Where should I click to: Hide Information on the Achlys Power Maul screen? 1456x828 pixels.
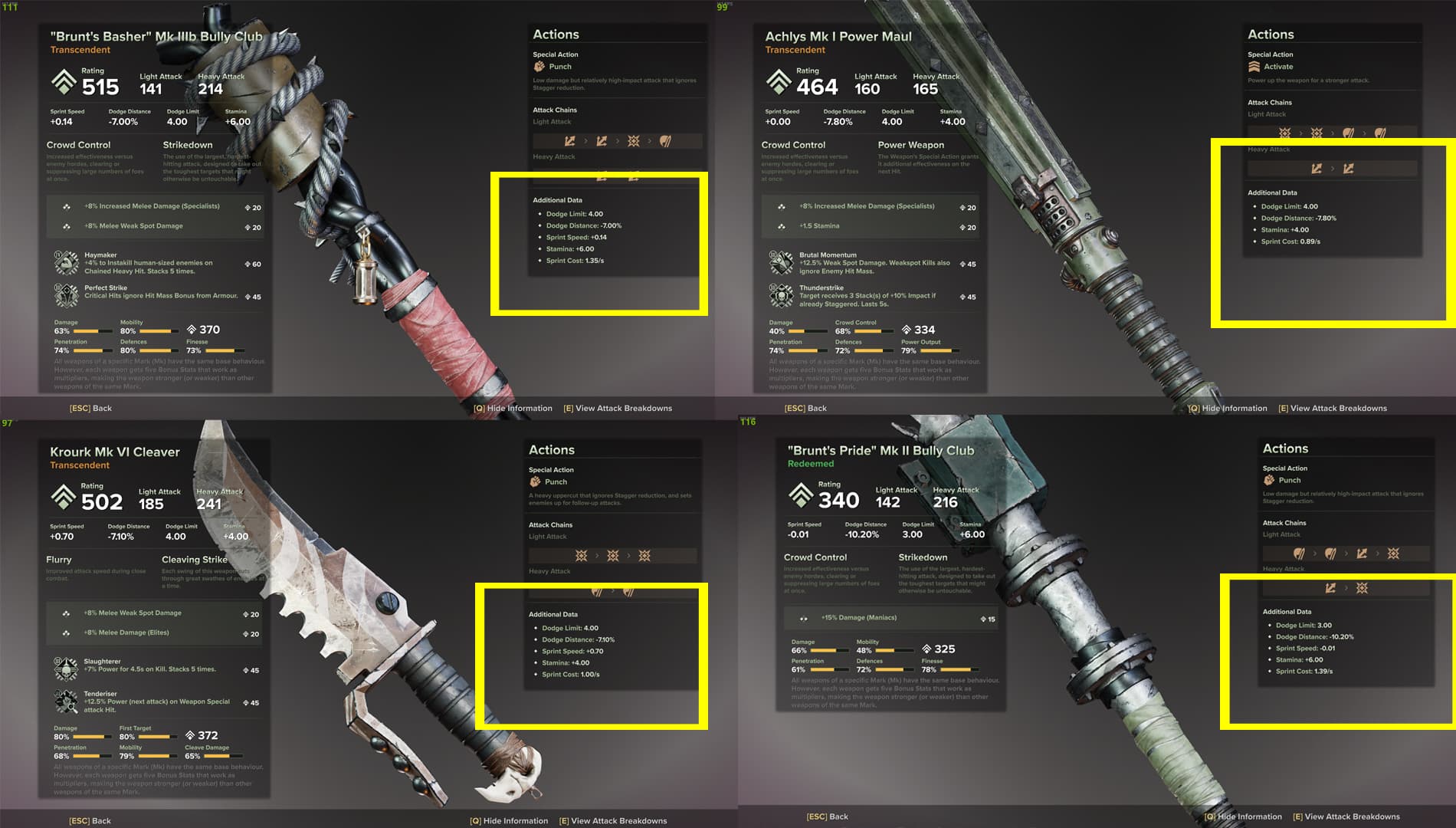coord(1228,408)
